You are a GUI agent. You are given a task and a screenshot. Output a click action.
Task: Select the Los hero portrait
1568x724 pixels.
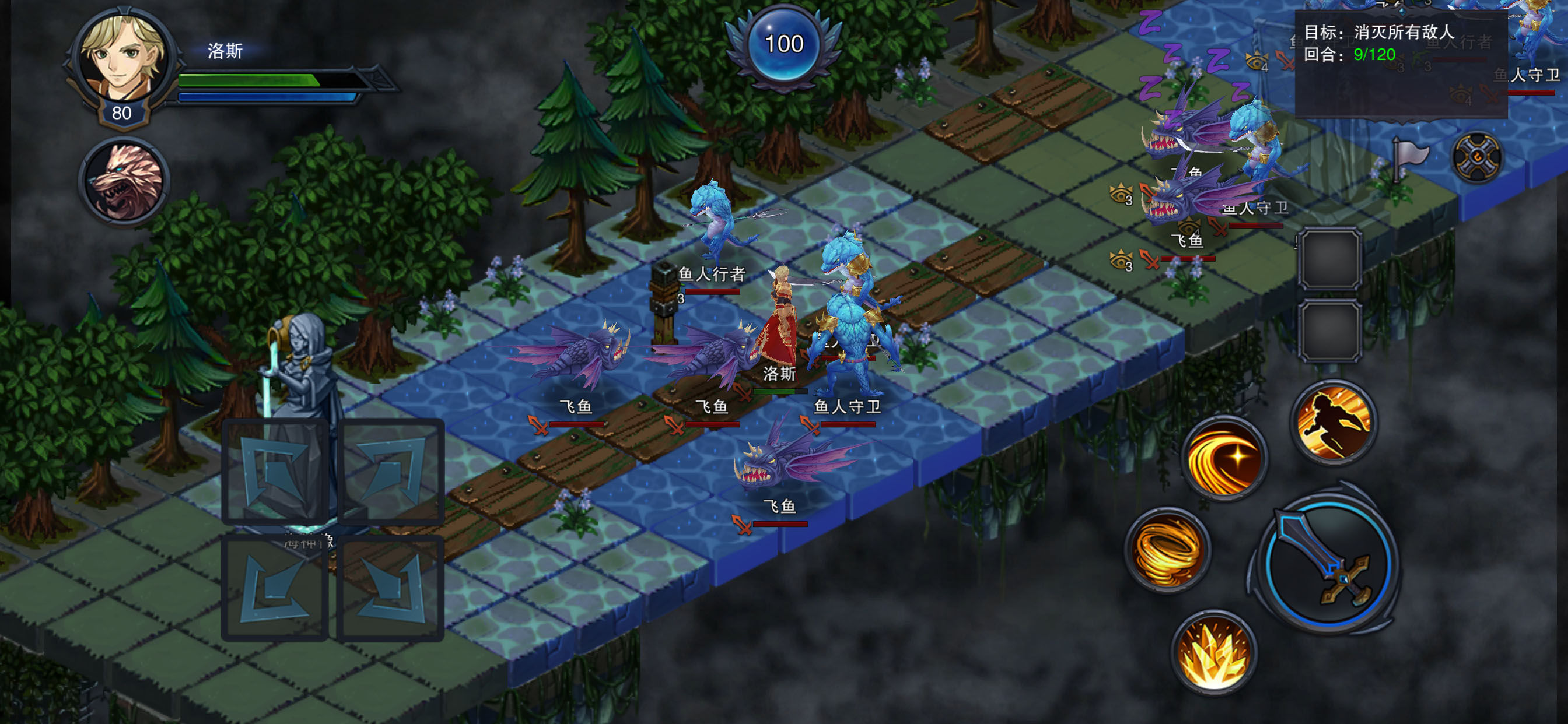pos(125,59)
